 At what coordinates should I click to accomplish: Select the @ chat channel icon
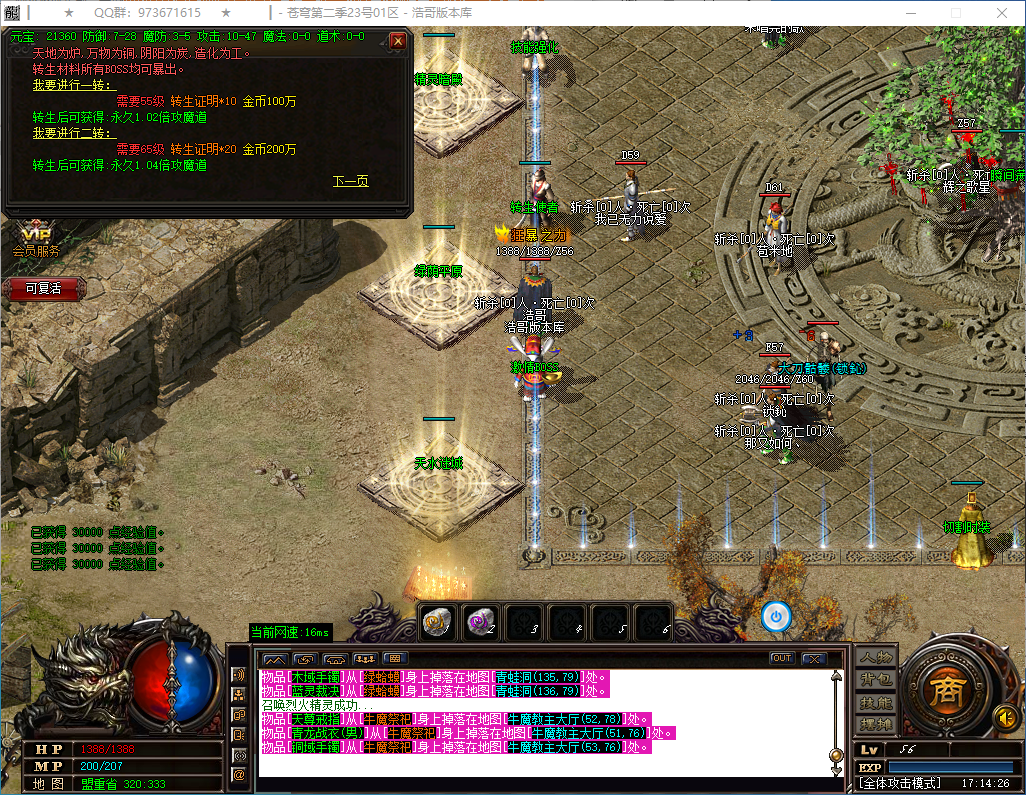tap(239, 774)
